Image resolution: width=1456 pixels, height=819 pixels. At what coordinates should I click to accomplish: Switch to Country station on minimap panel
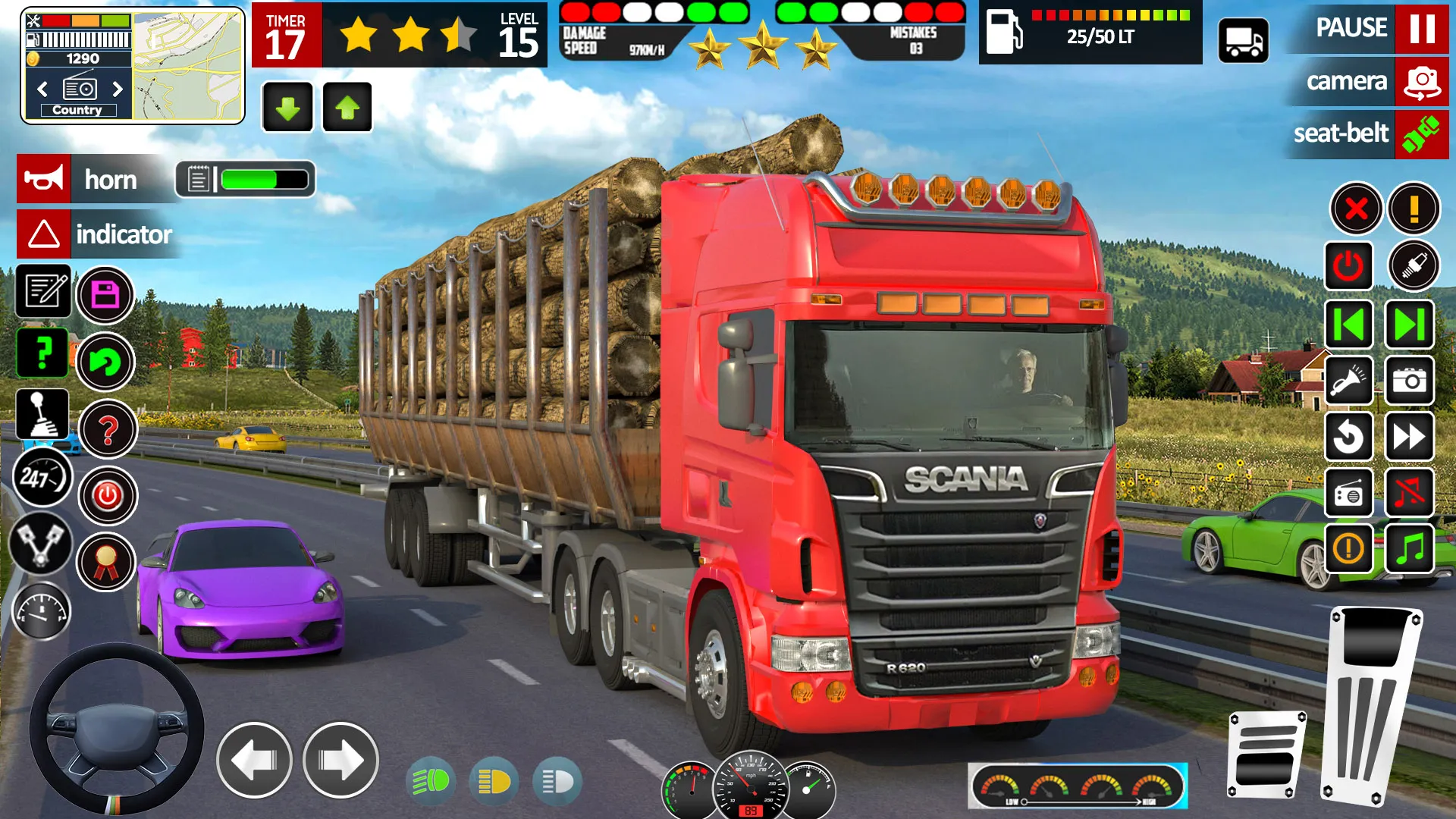tap(80, 109)
